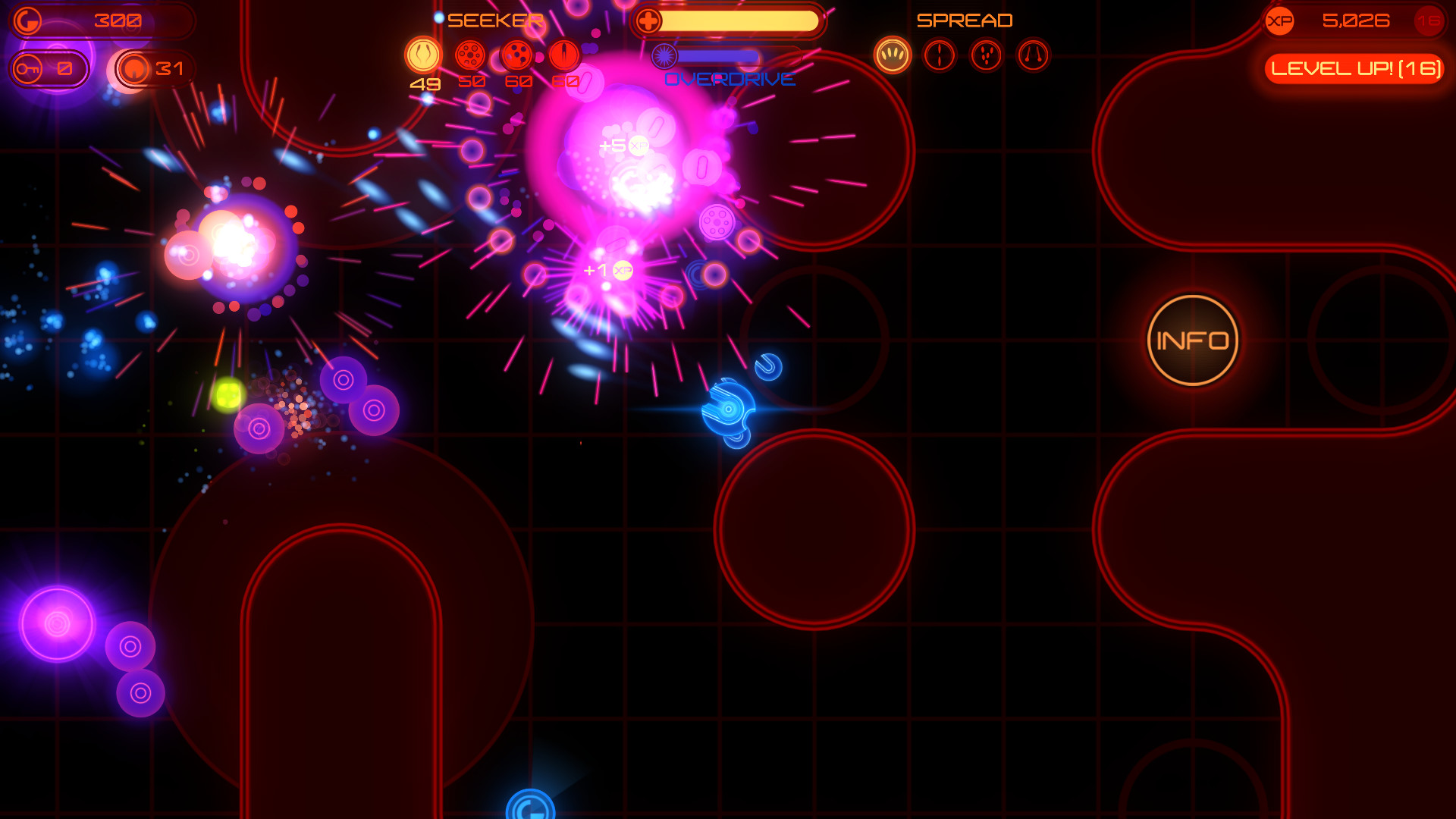Select the second Spread weapon slot icon

(939, 55)
